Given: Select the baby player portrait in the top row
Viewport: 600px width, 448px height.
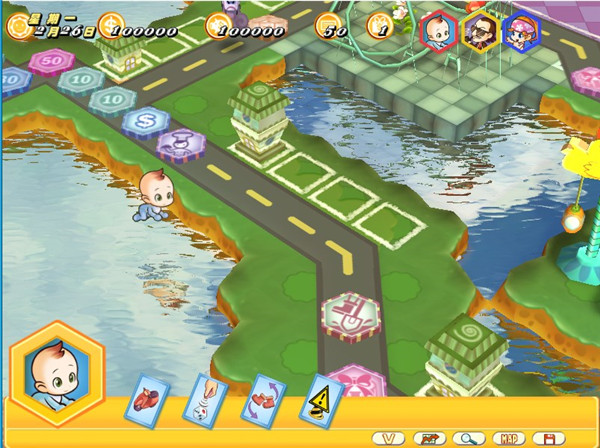Looking at the screenshot, I should pos(438,31).
